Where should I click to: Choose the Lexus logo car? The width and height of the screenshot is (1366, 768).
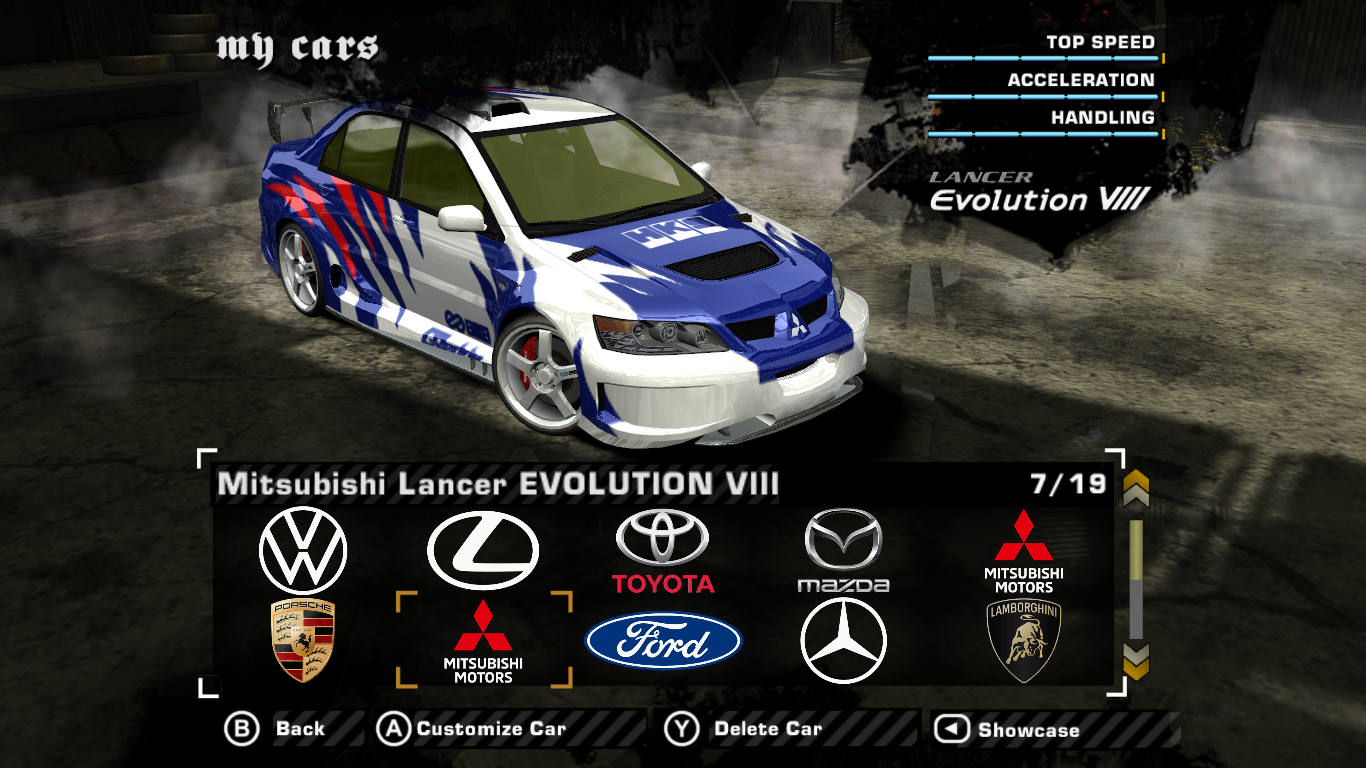(483, 550)
